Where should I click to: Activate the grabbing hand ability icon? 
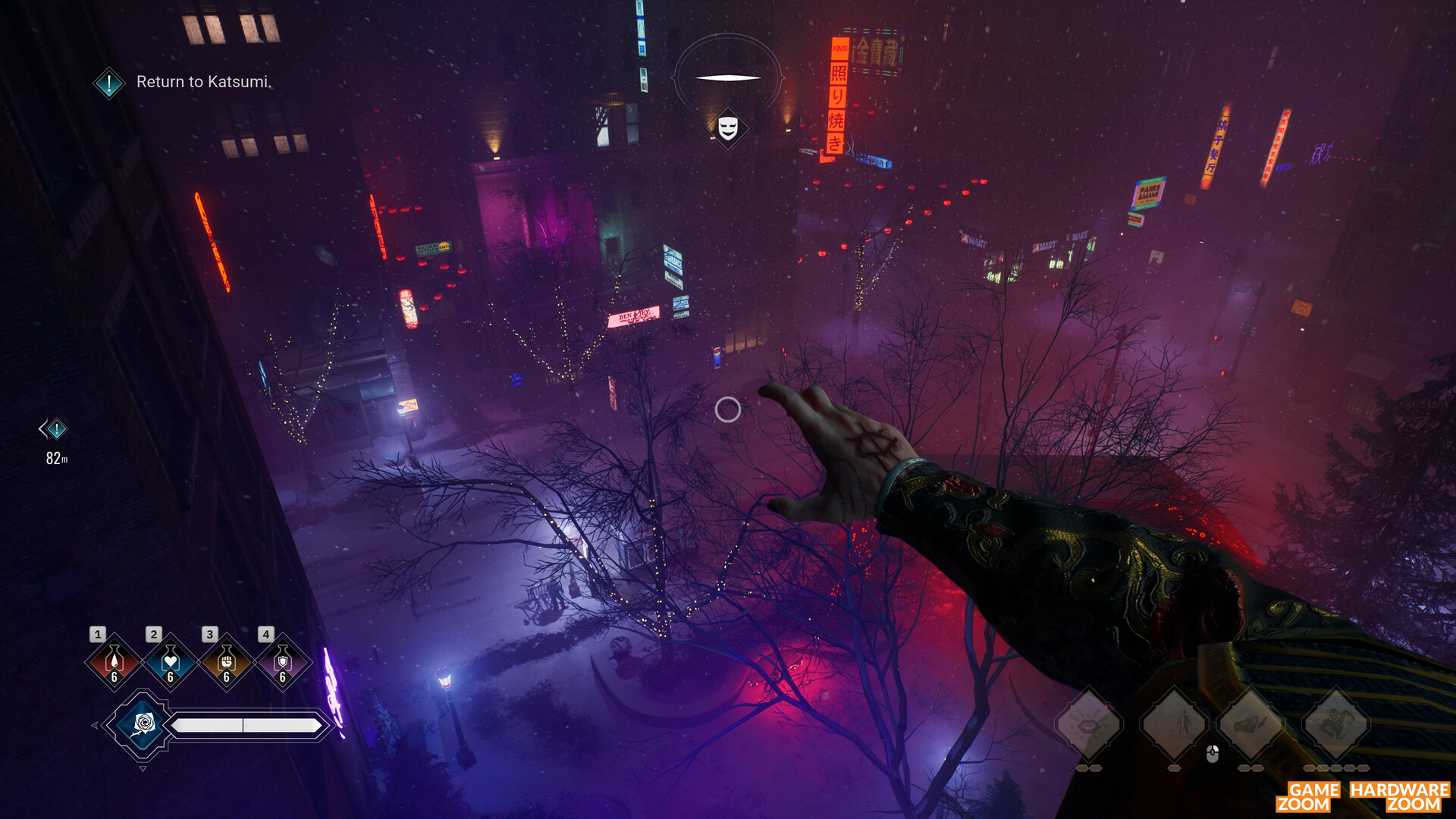(x=1251, y=725)
